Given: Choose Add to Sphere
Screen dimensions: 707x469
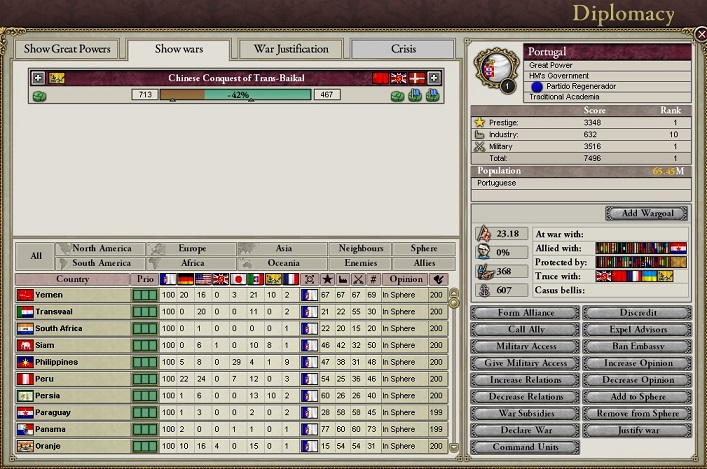Looking at the screenshot, I should pos(637,397).
